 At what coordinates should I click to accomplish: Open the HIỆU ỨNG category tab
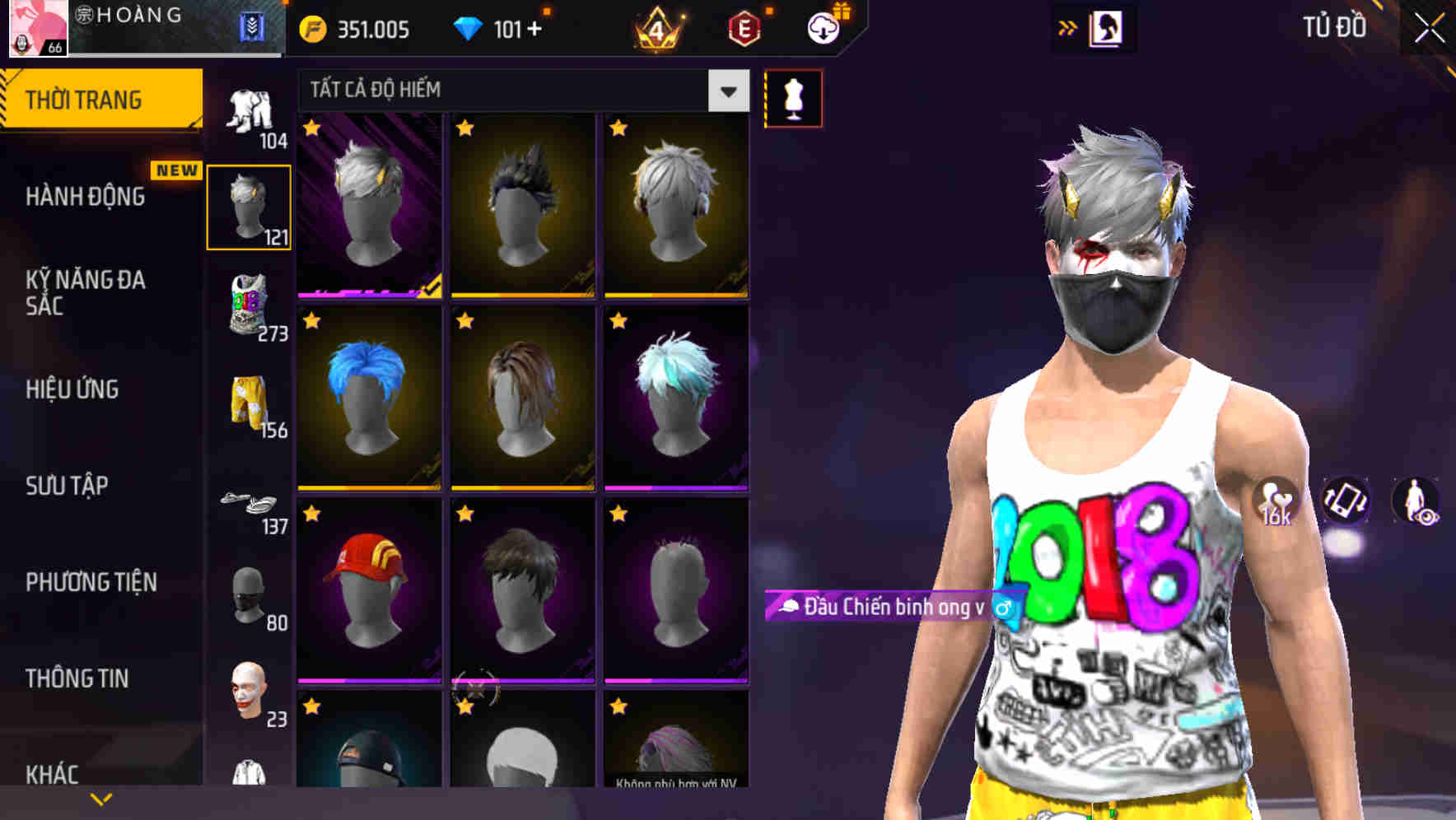pyautogui.click(x=74, y=389)
